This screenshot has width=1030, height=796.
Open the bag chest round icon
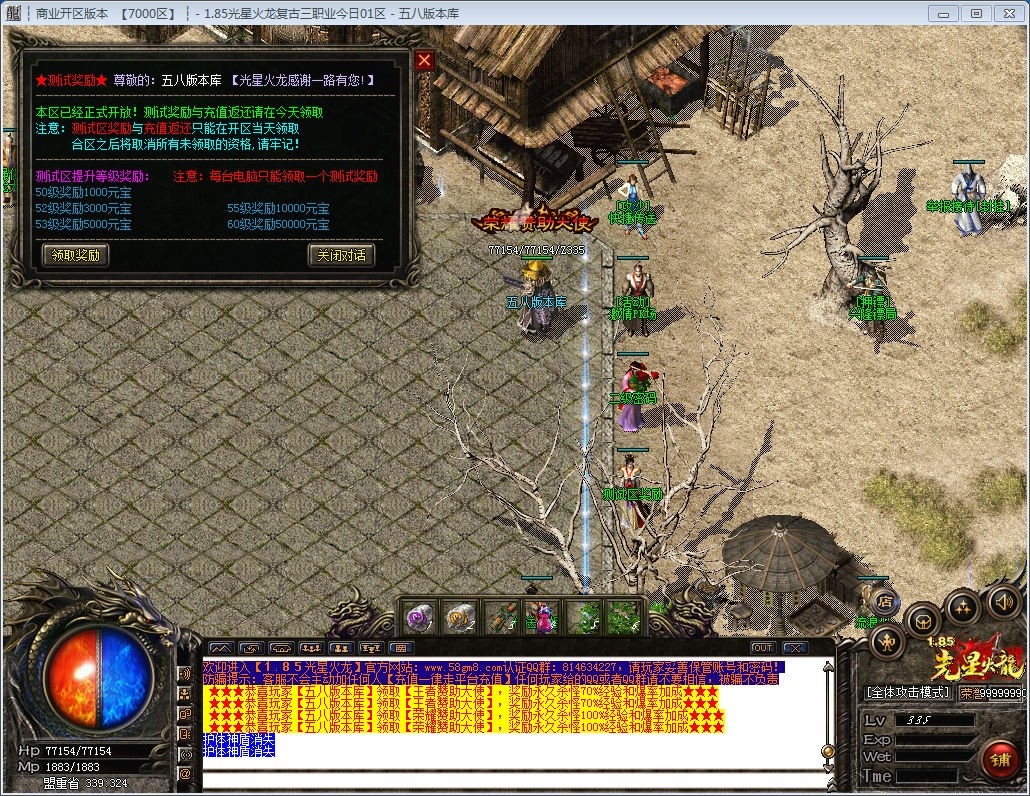pos(922,622)
